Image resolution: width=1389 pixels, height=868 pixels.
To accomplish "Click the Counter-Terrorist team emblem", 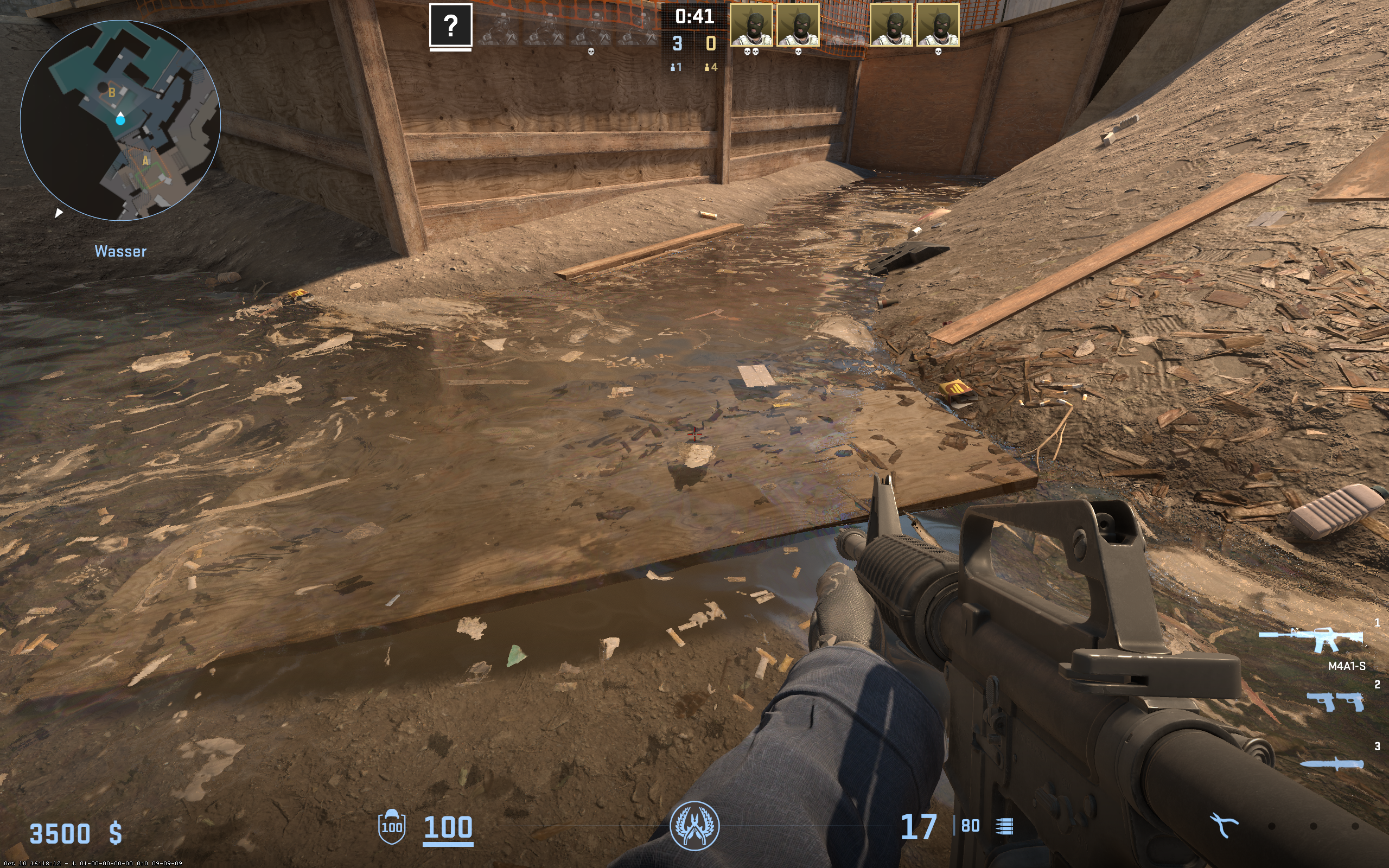I will [694, 826].
